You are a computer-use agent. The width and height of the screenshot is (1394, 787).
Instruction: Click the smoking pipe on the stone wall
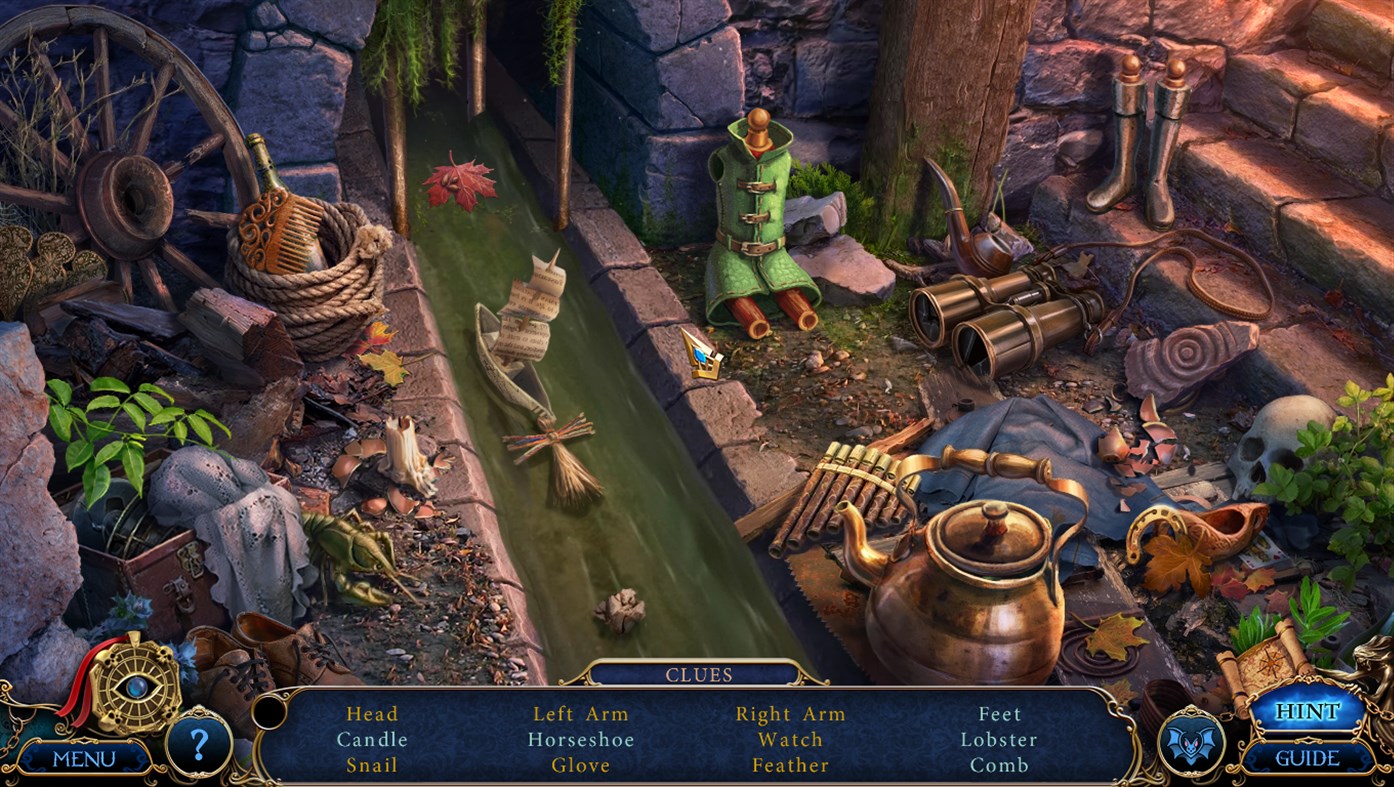click(966, 225)
